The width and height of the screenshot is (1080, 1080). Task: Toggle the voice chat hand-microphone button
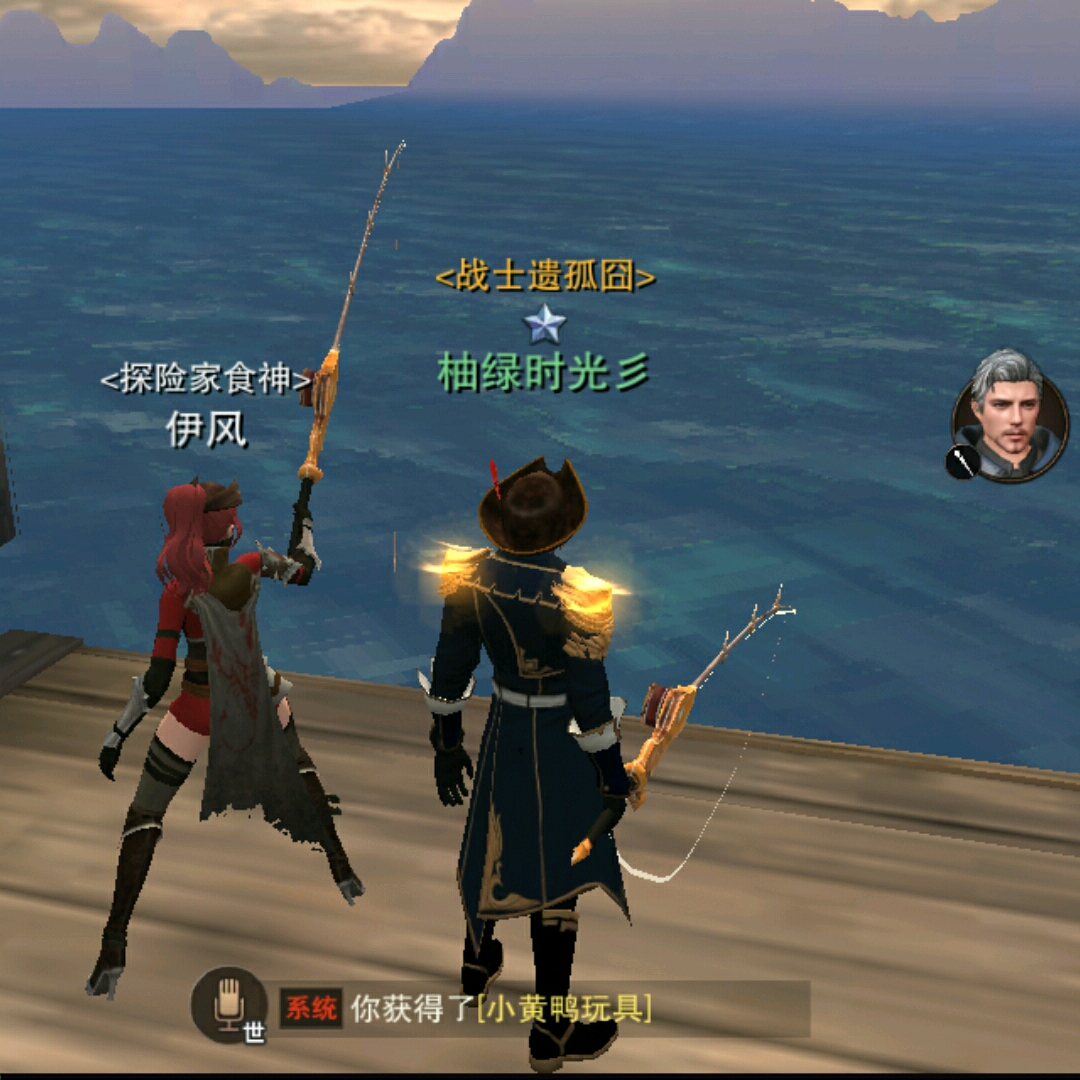[x=229, y=1003]
